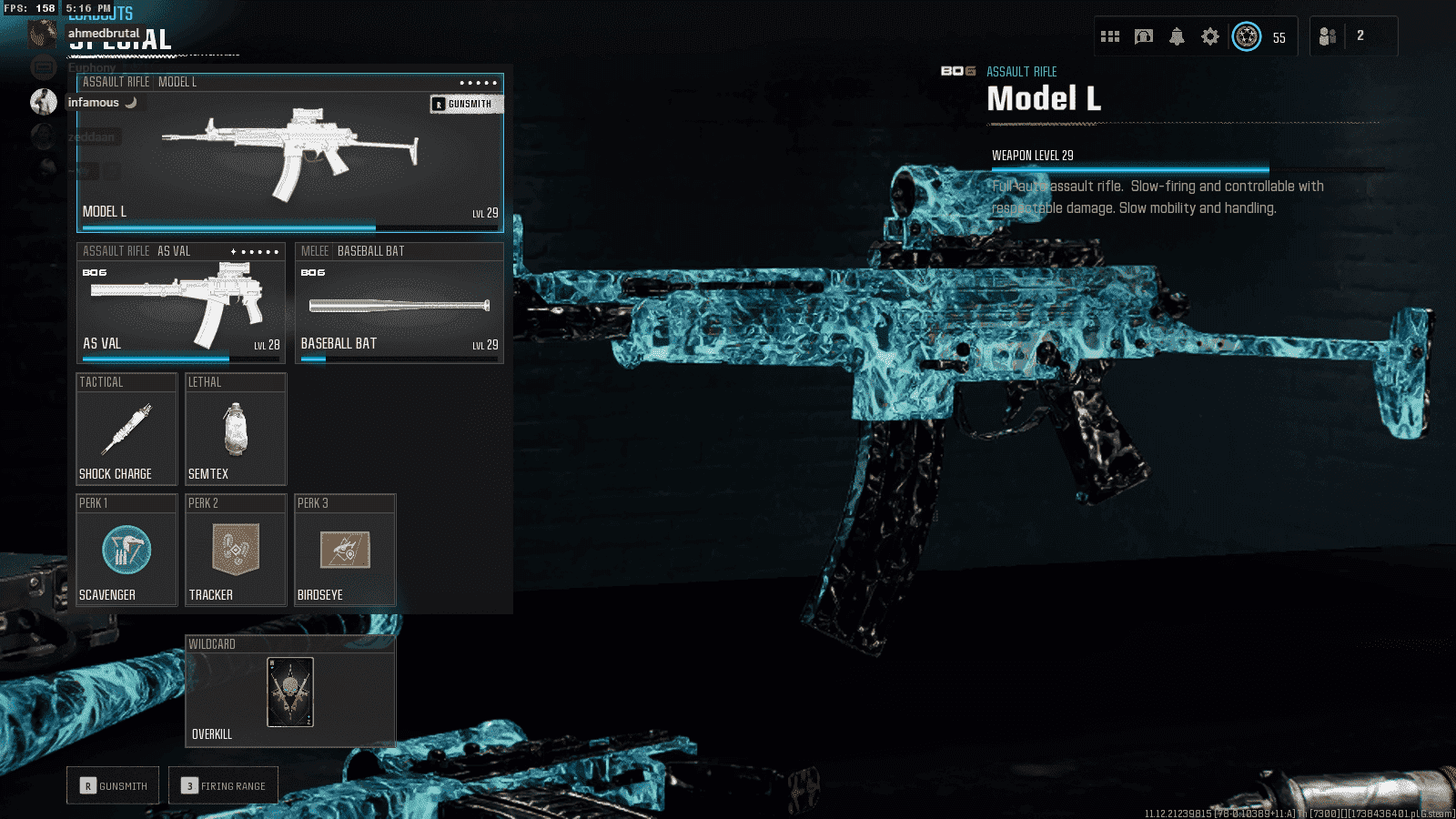Enter the Firing Range

(223, 785)
